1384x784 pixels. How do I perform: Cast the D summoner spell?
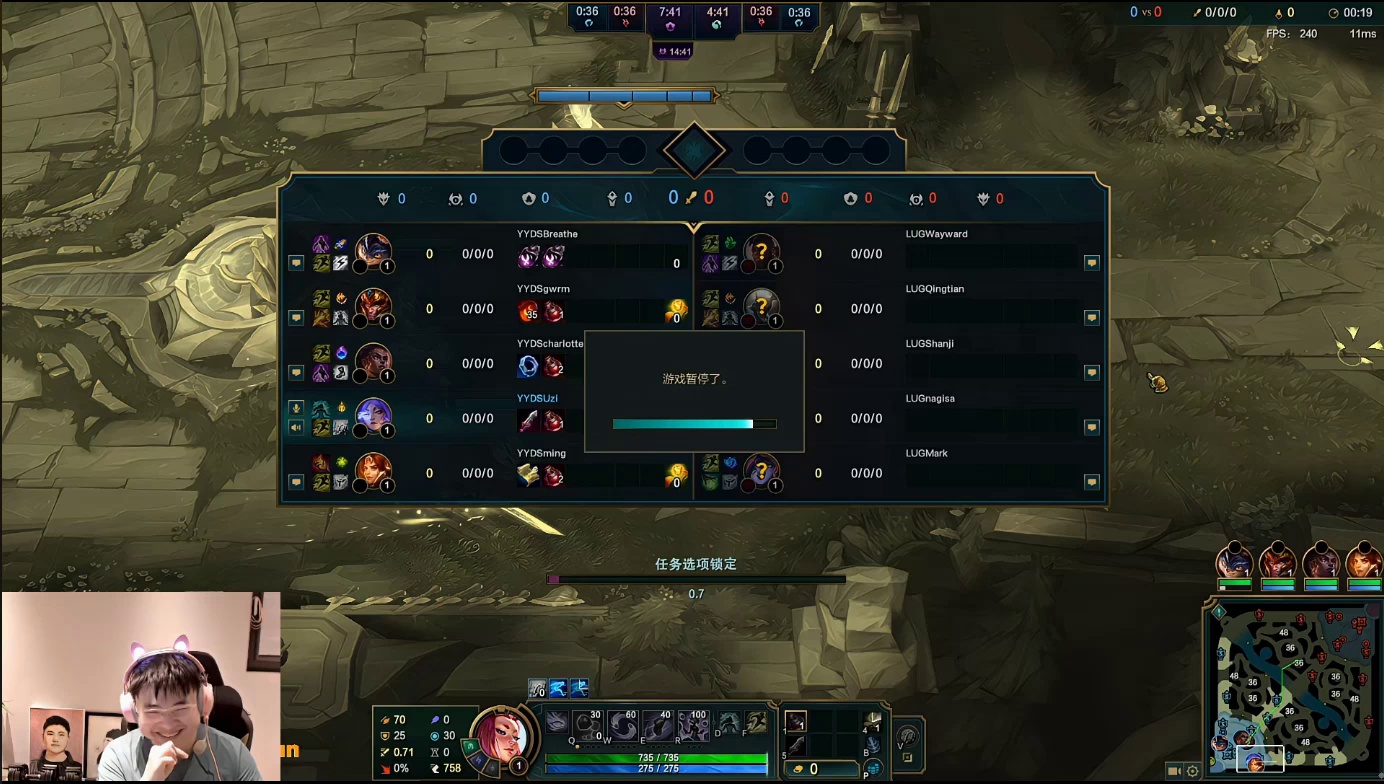click(729, 723)
